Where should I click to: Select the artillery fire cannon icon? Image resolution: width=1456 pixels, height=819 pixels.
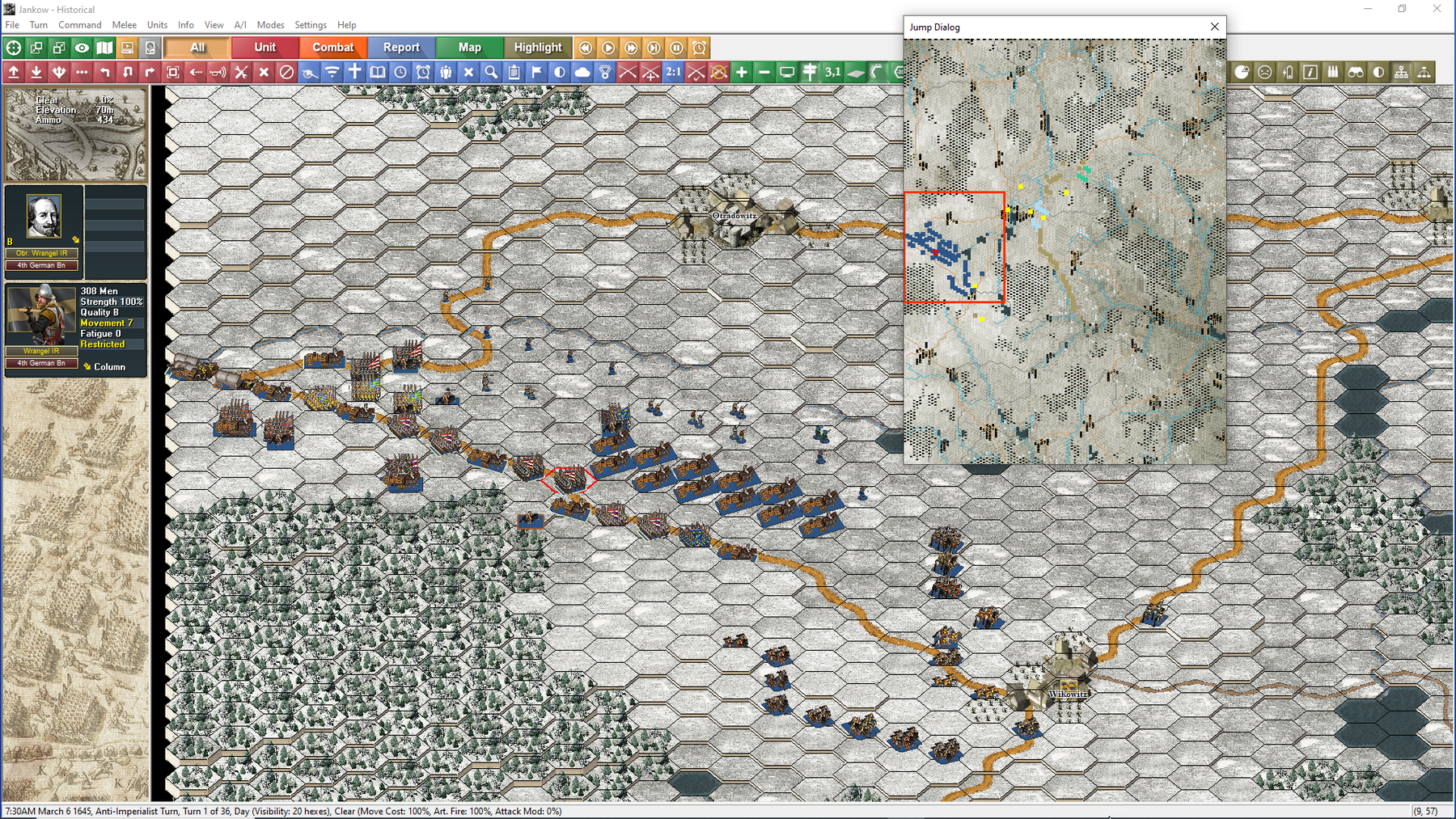coord(308,73)
